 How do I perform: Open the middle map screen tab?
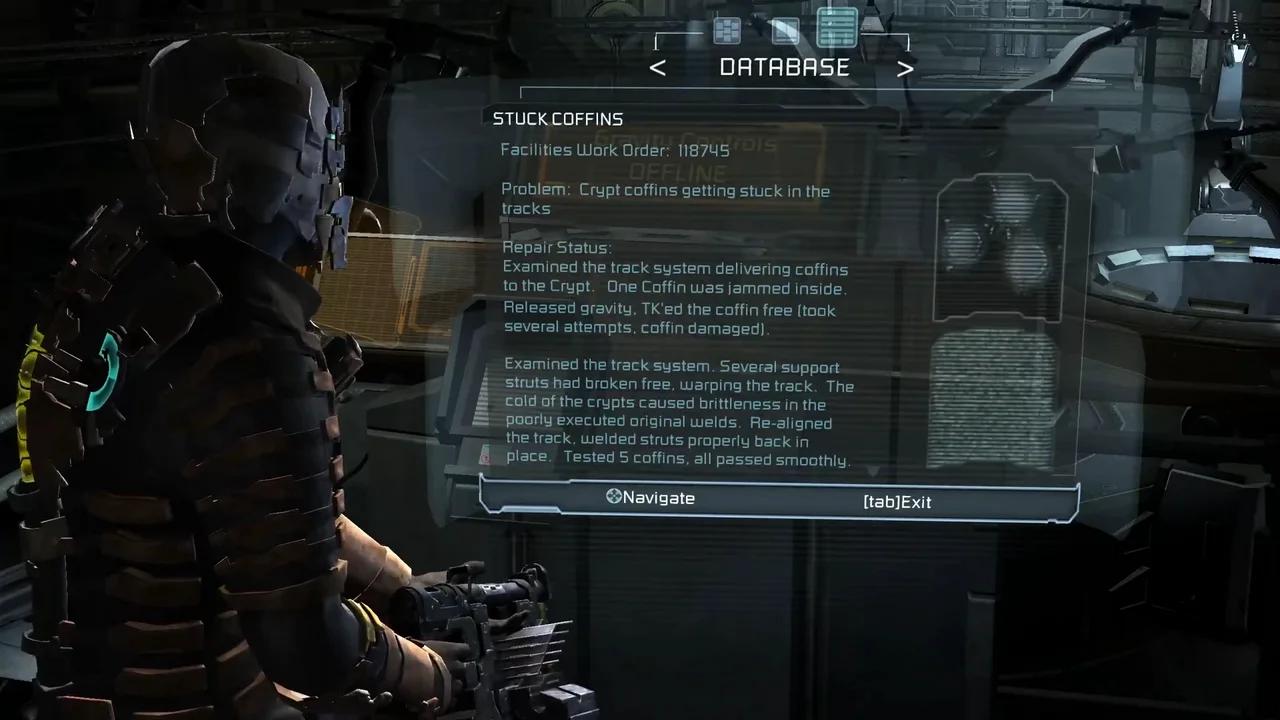pos(785,30)
